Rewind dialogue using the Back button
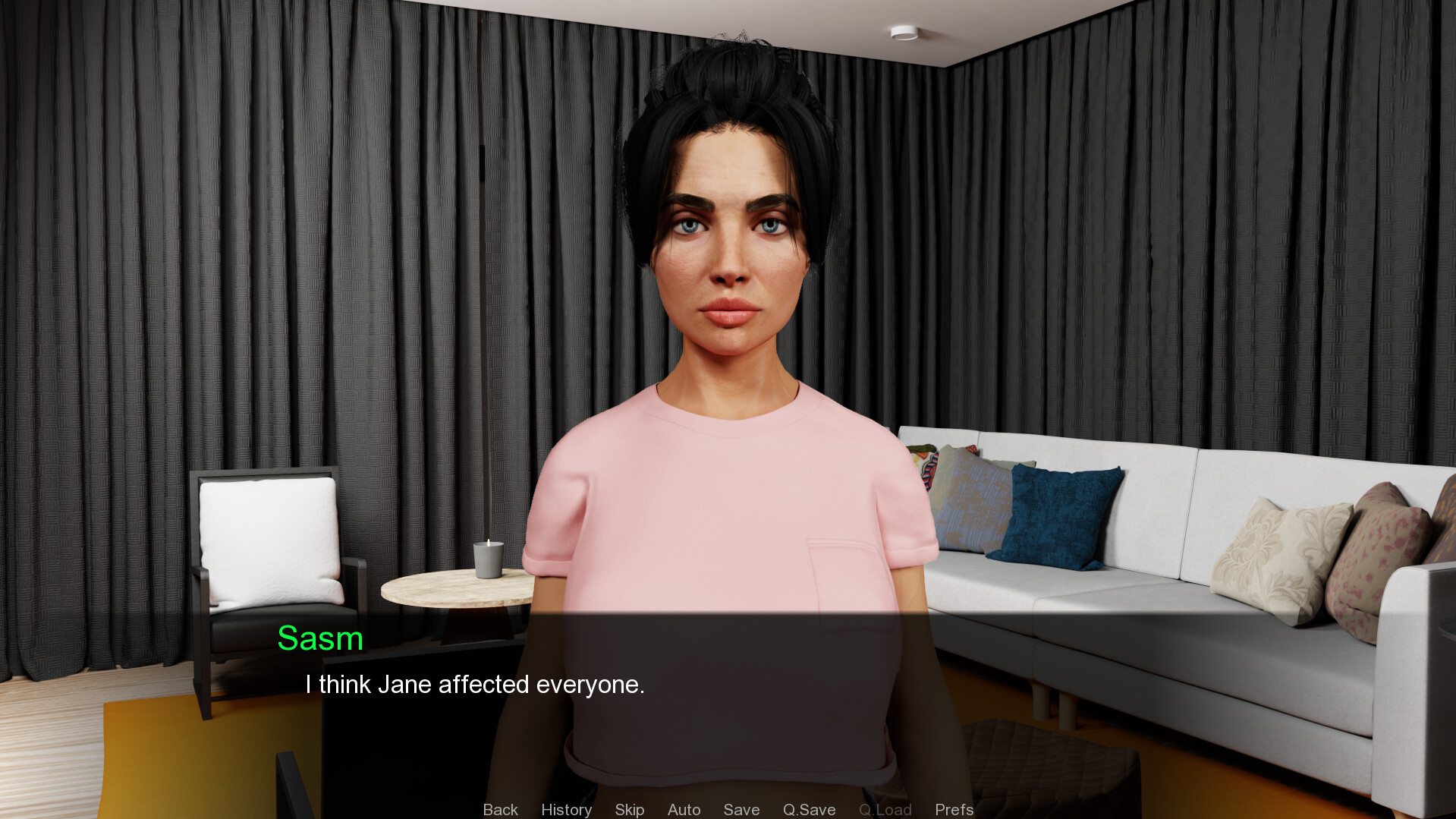The image size is (1456, 819). tap(500, 809)
